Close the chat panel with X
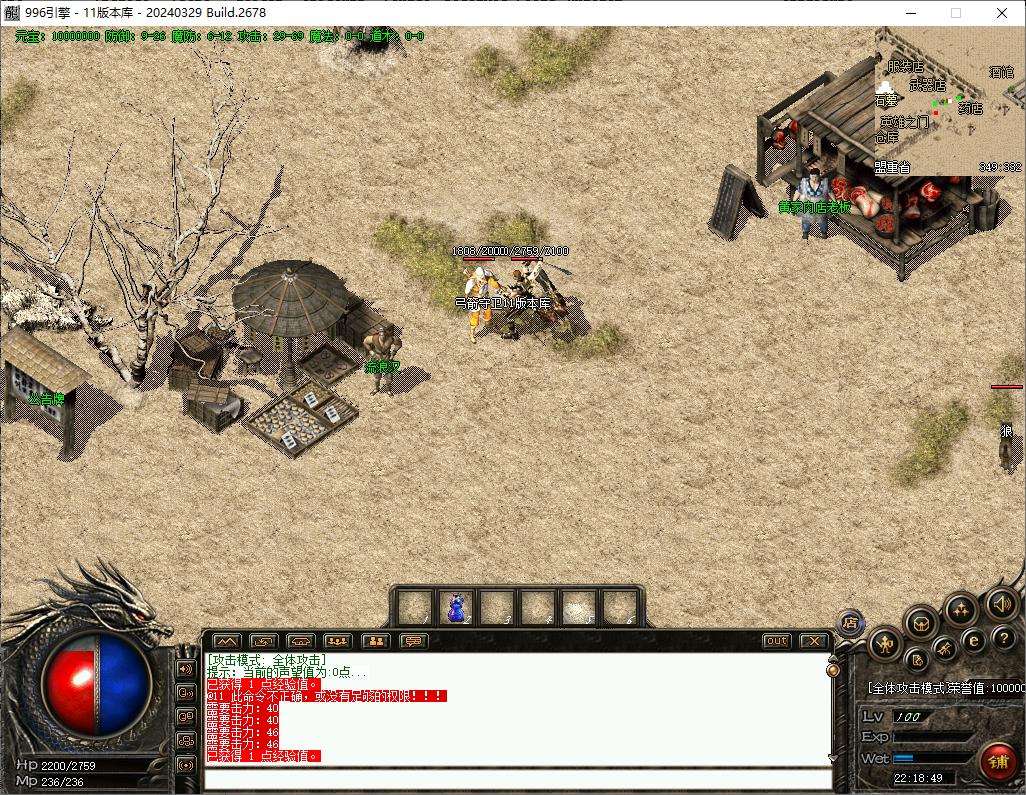 coord(814,641)
